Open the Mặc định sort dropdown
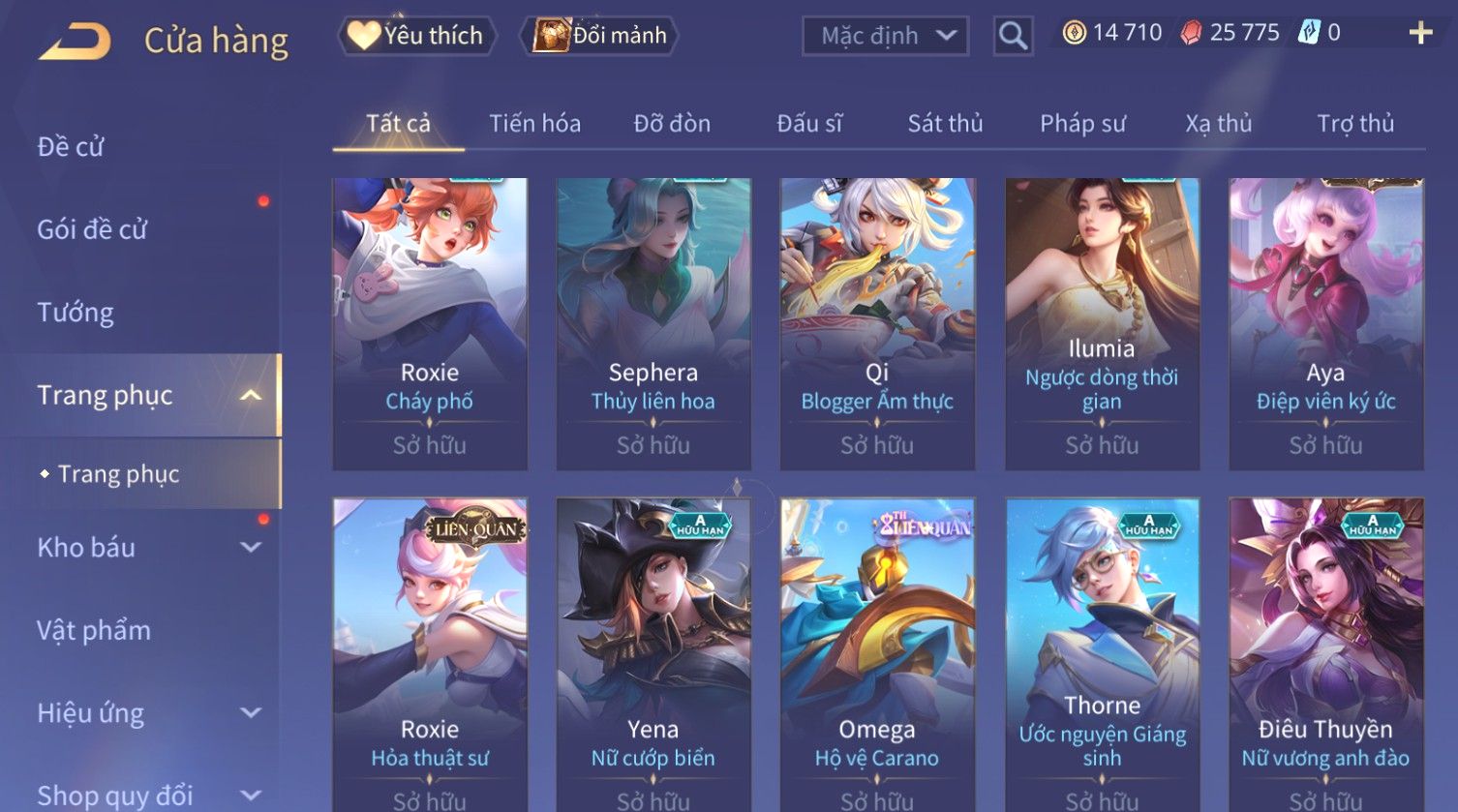The width and height of the screenshot is (1458, 812). [x=885, y=37]
